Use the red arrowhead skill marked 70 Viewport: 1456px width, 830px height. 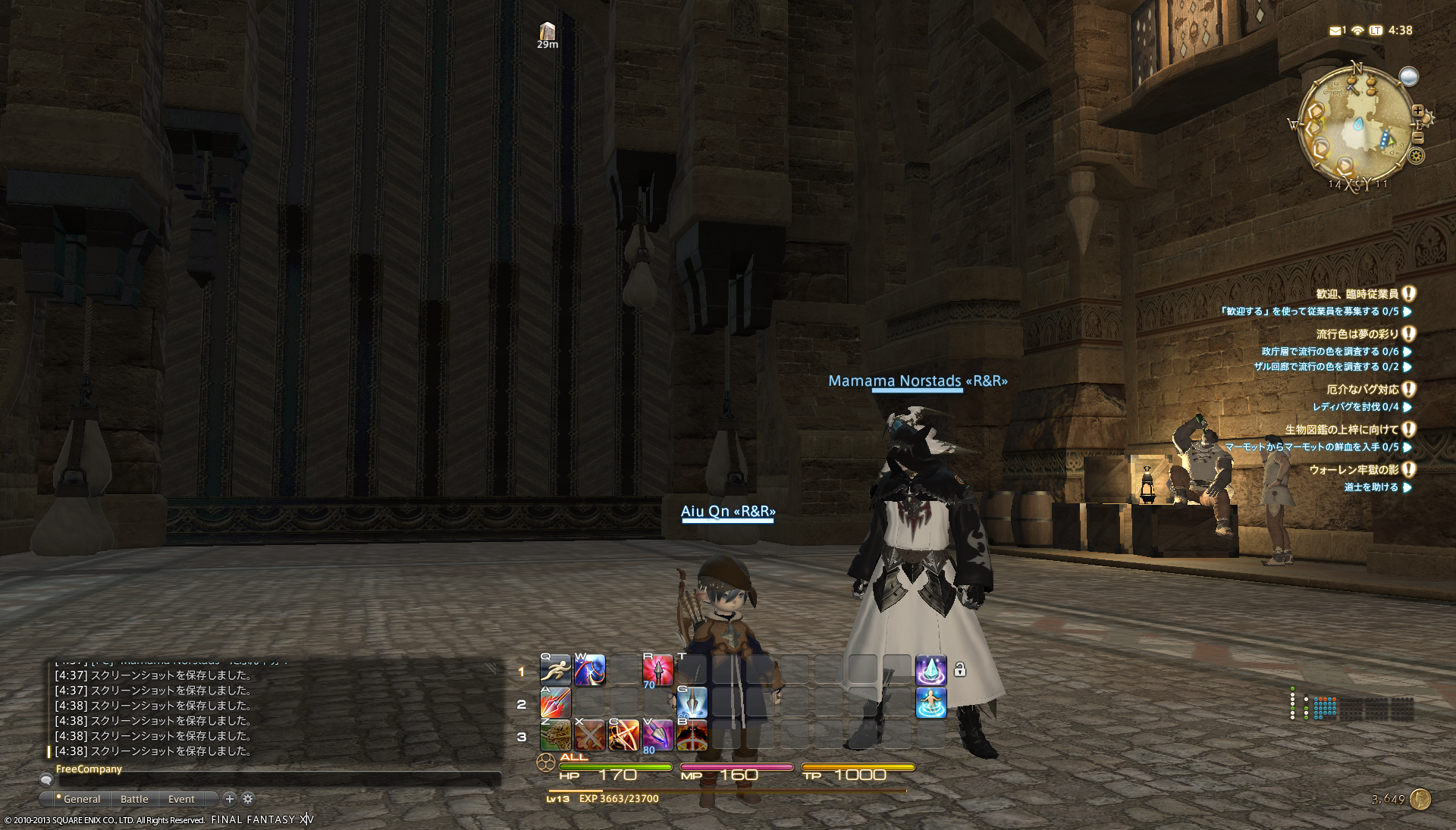coord(657,671)
